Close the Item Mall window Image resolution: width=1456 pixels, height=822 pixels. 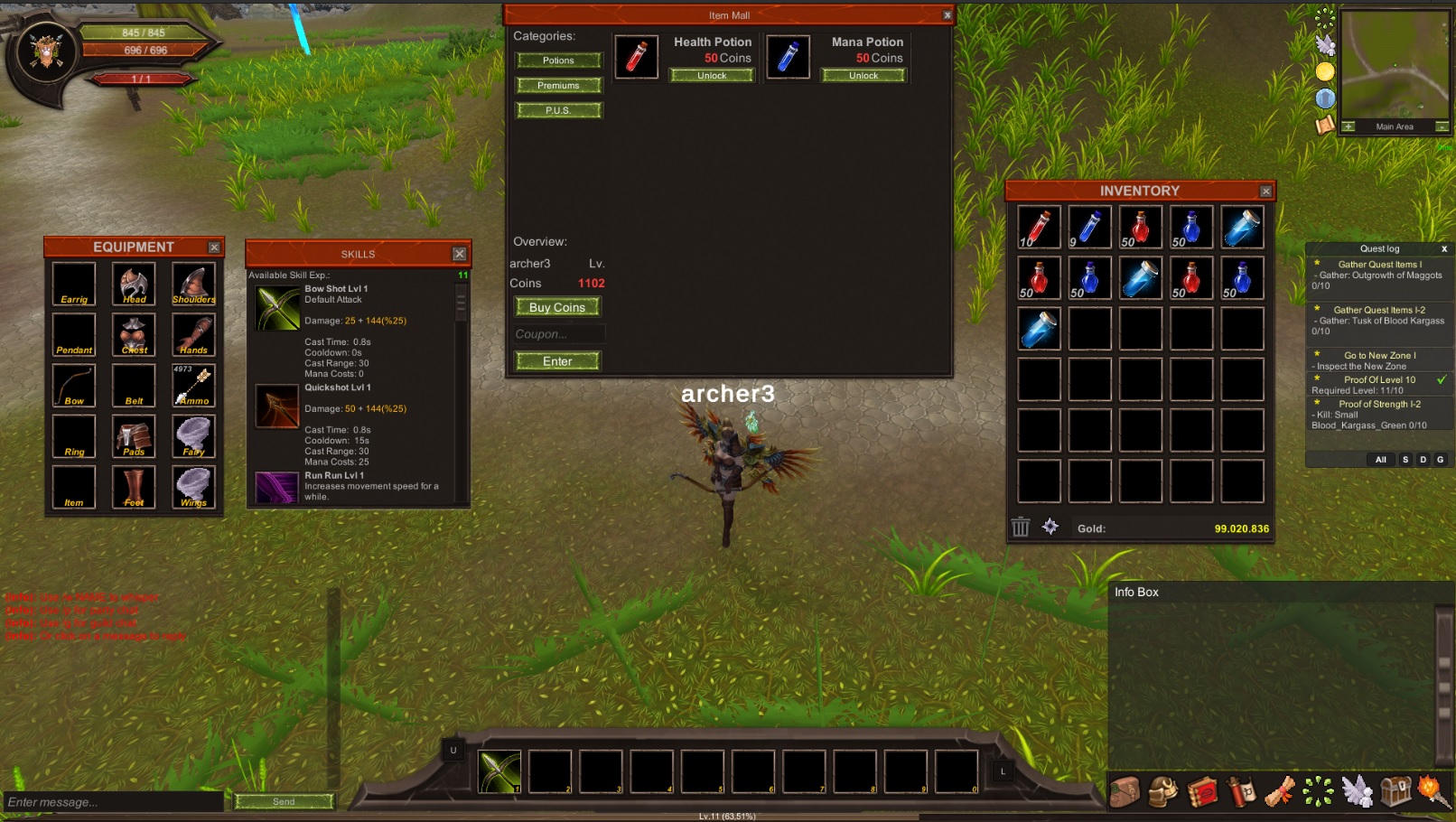(947, 15)
